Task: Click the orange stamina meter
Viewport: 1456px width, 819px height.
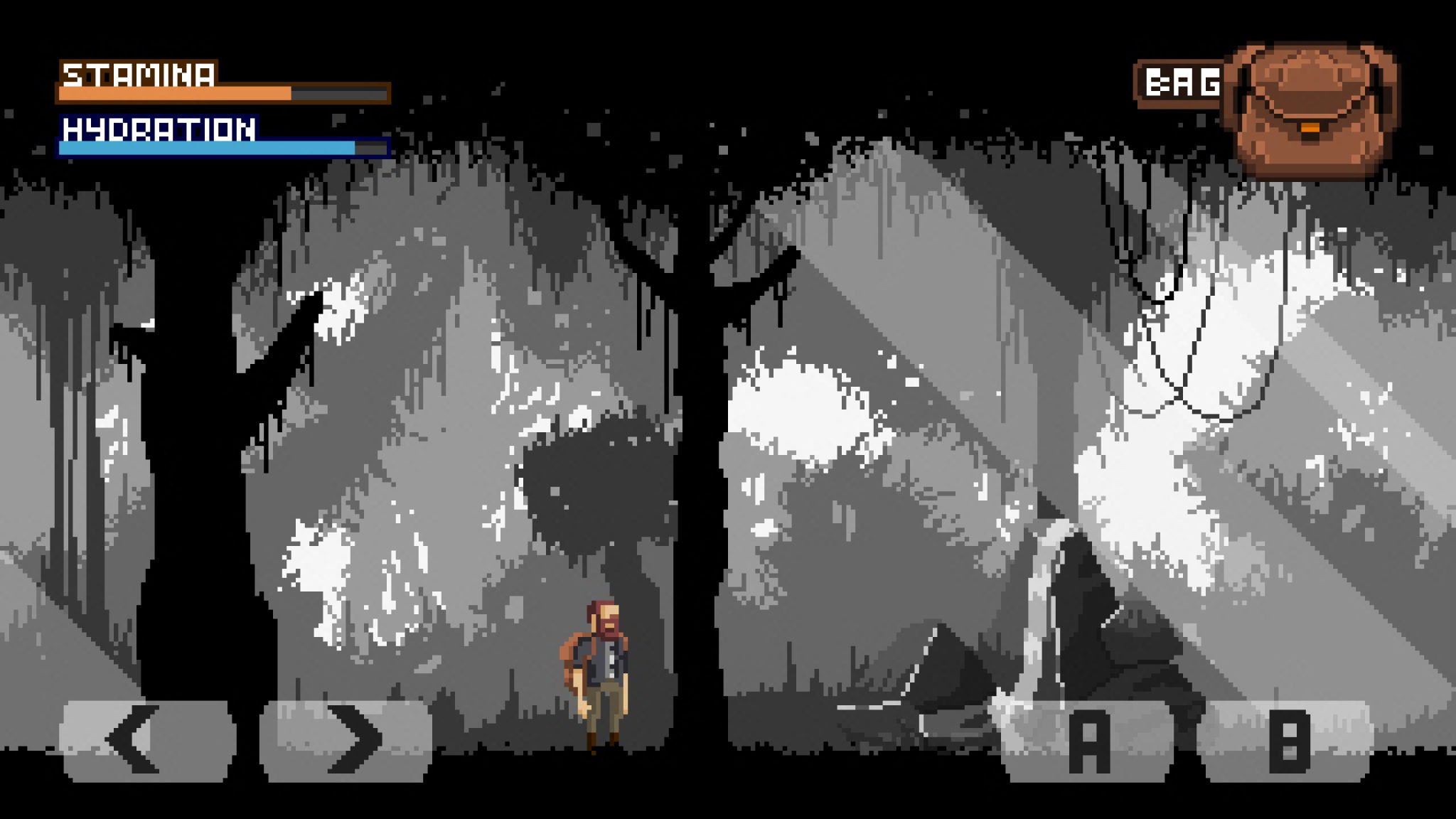Action: (174, 92)
